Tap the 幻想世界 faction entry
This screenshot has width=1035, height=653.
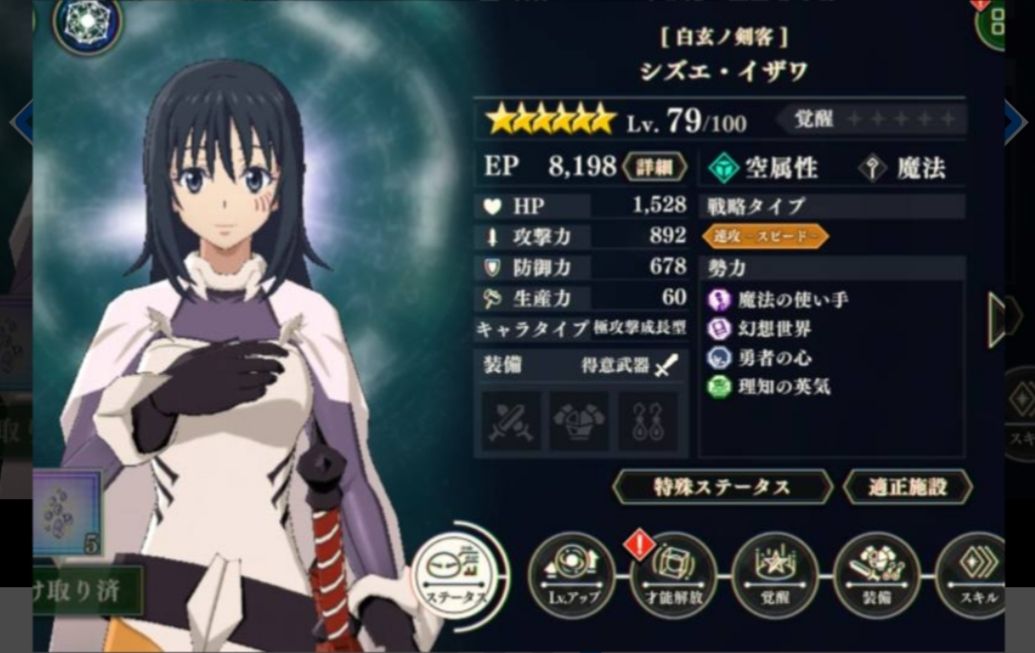pyautogui.click(x=773, y=328)
